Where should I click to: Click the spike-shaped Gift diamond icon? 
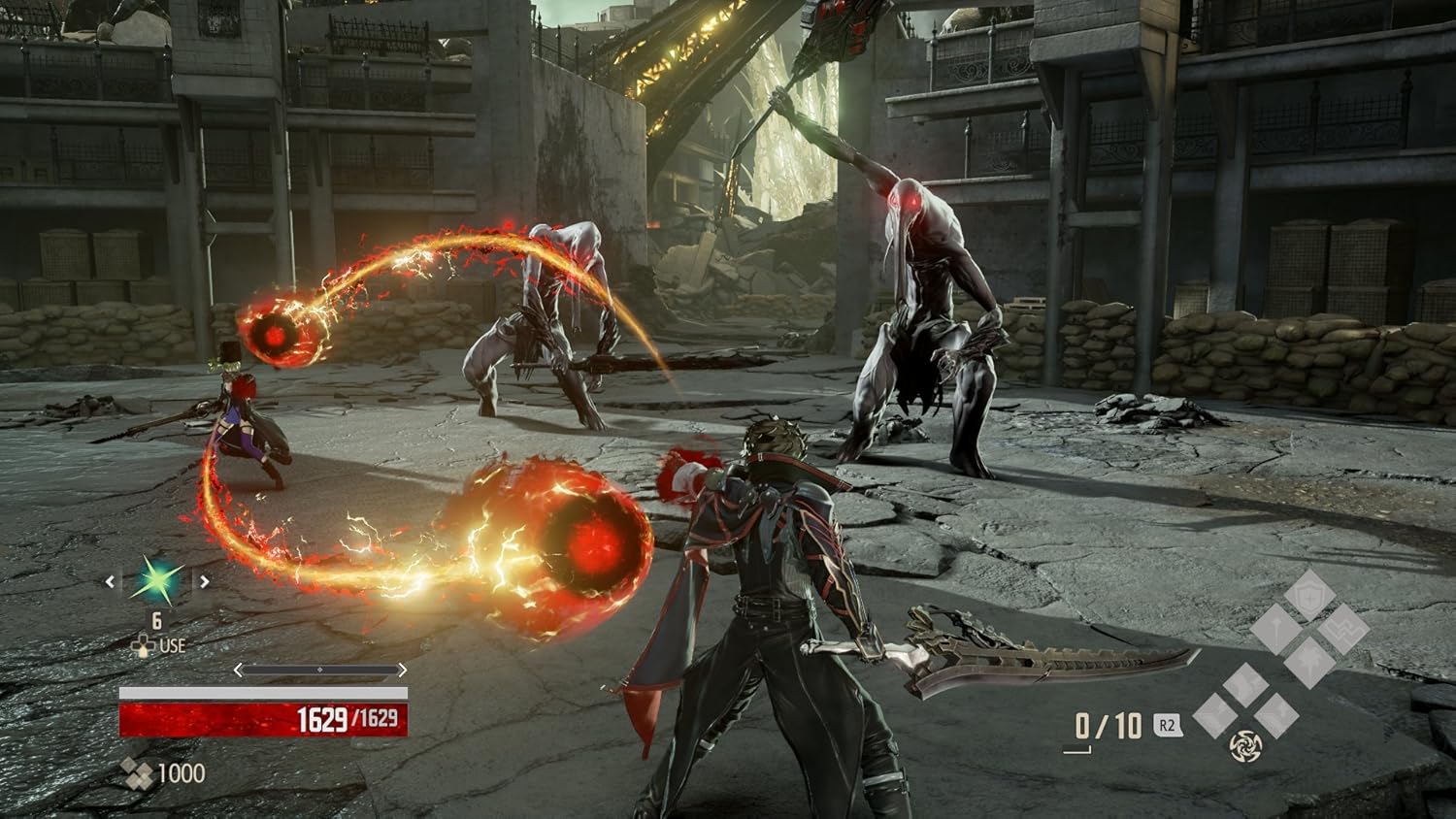pyautogui.click(x=1275, y=627)
